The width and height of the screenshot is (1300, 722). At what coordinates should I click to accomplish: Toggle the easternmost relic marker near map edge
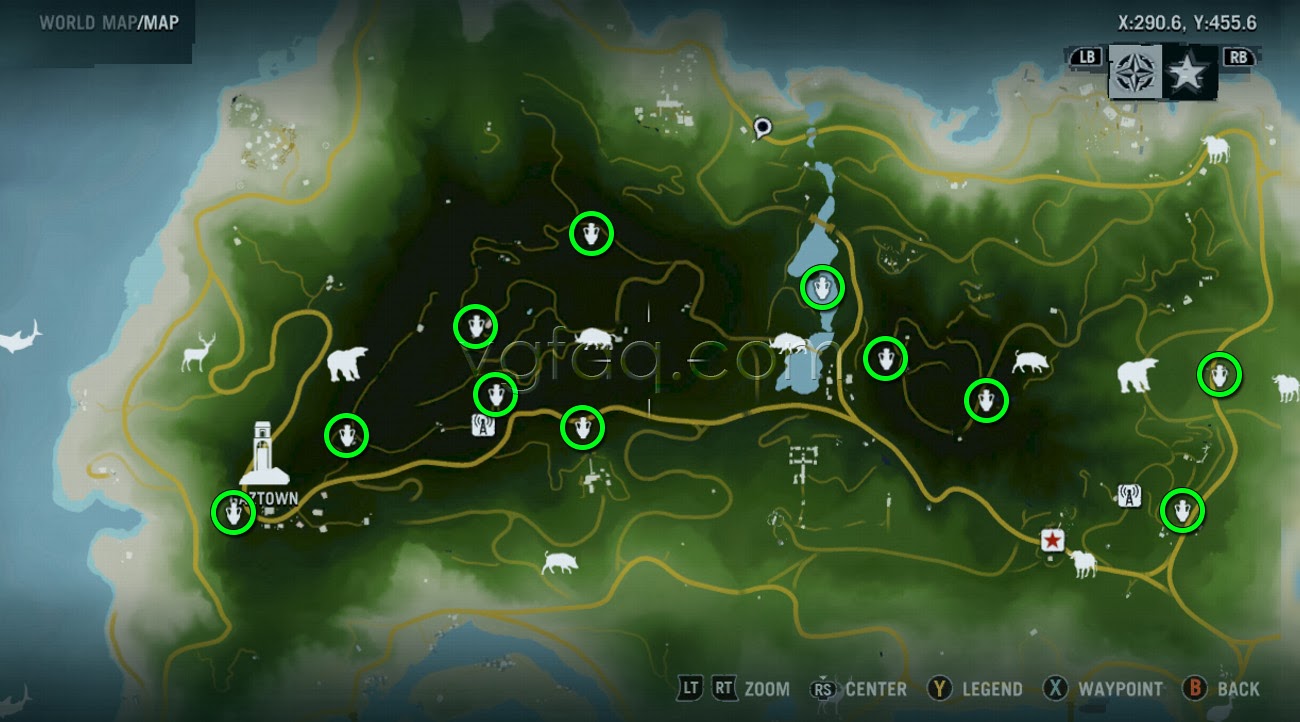[1221, 375]
